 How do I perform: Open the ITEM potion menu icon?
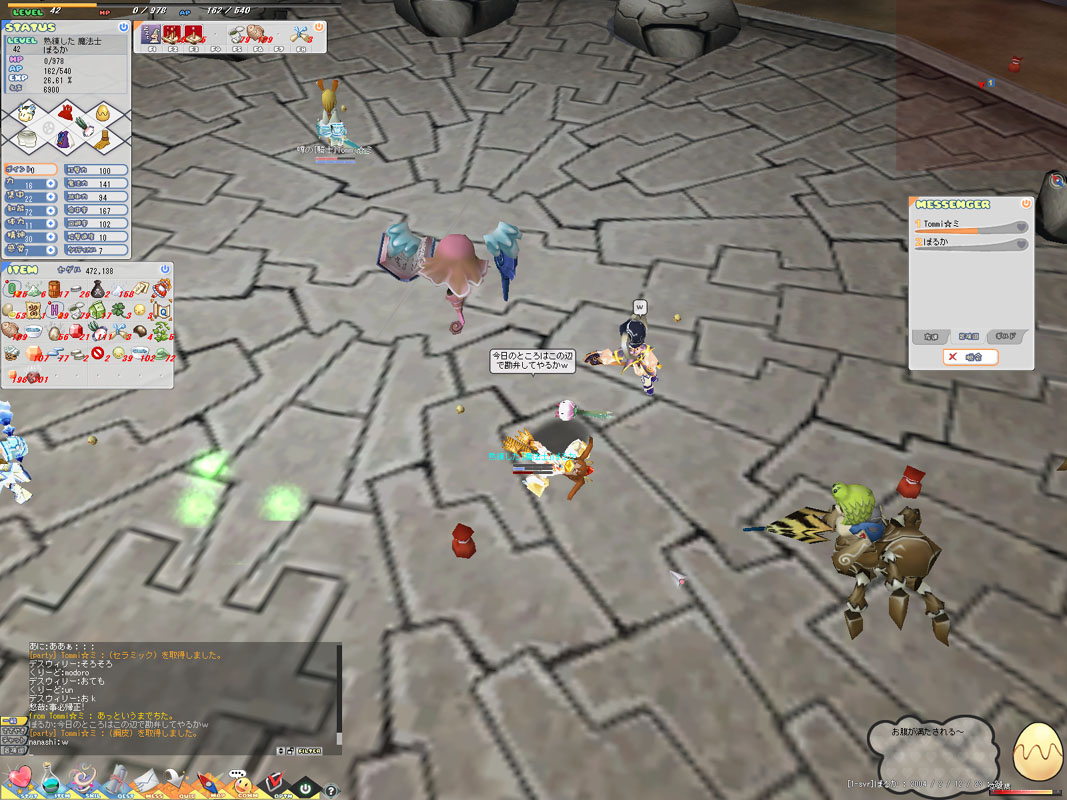point(51,780)
